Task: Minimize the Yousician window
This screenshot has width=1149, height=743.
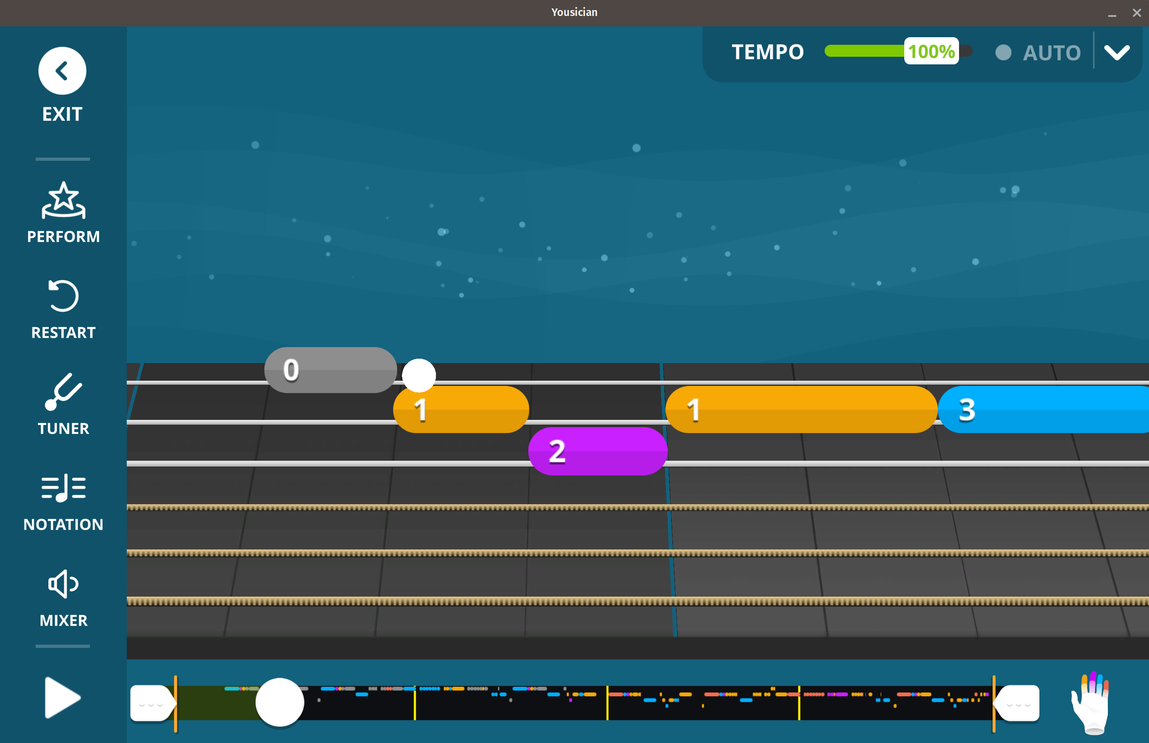Action: [1112, 13]
